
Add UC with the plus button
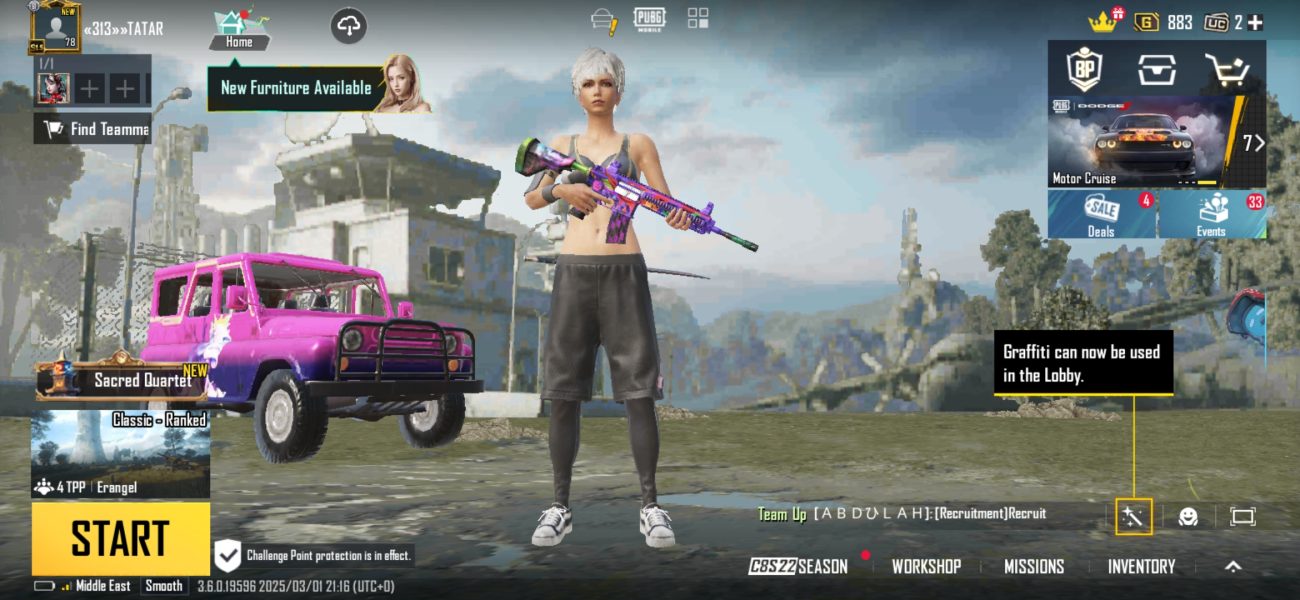tap(1255, 22)
